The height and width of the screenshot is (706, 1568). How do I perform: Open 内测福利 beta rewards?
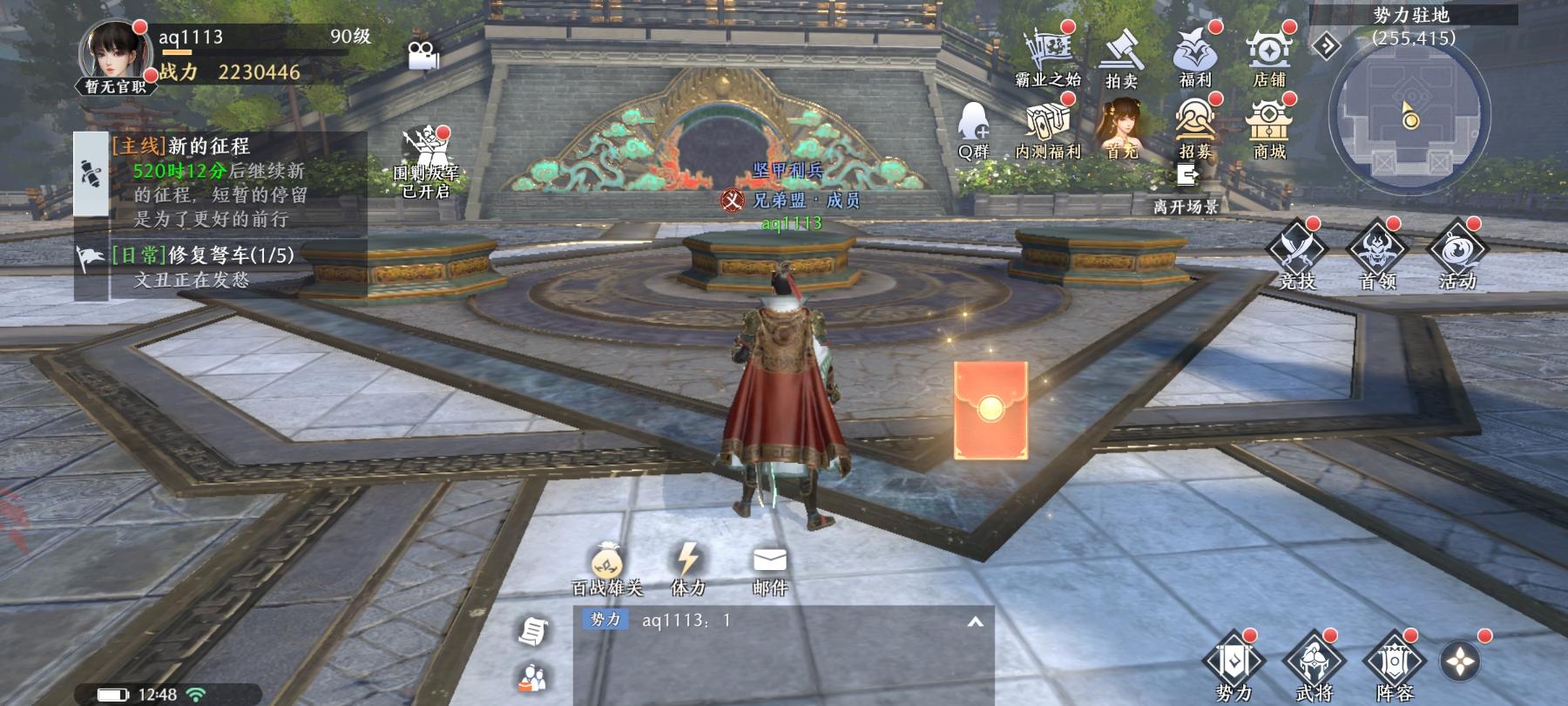pyautogui.click(x=1048, y=128)
